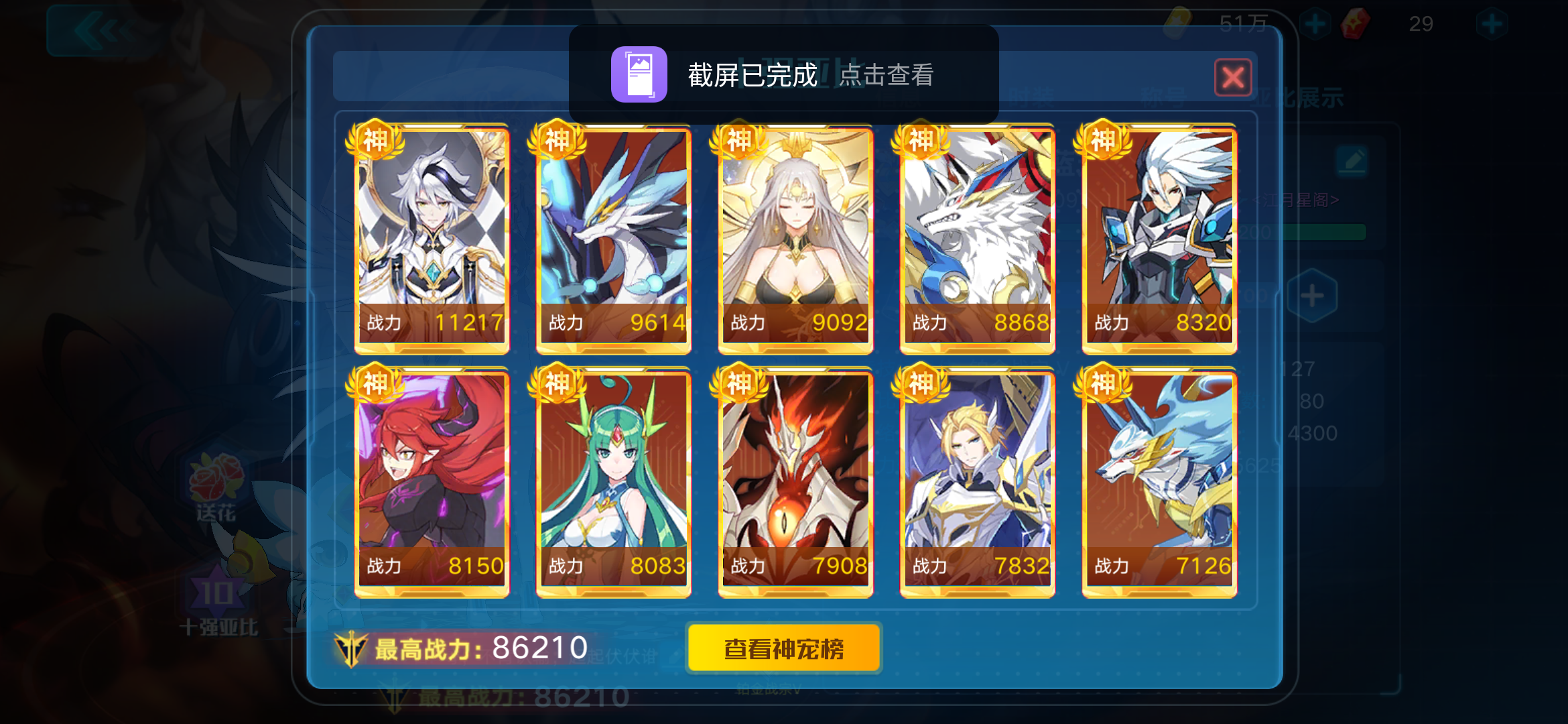This screenshot has width=1568, height=724.
Task: Close the dialog with the red X
Action: 1233,76
